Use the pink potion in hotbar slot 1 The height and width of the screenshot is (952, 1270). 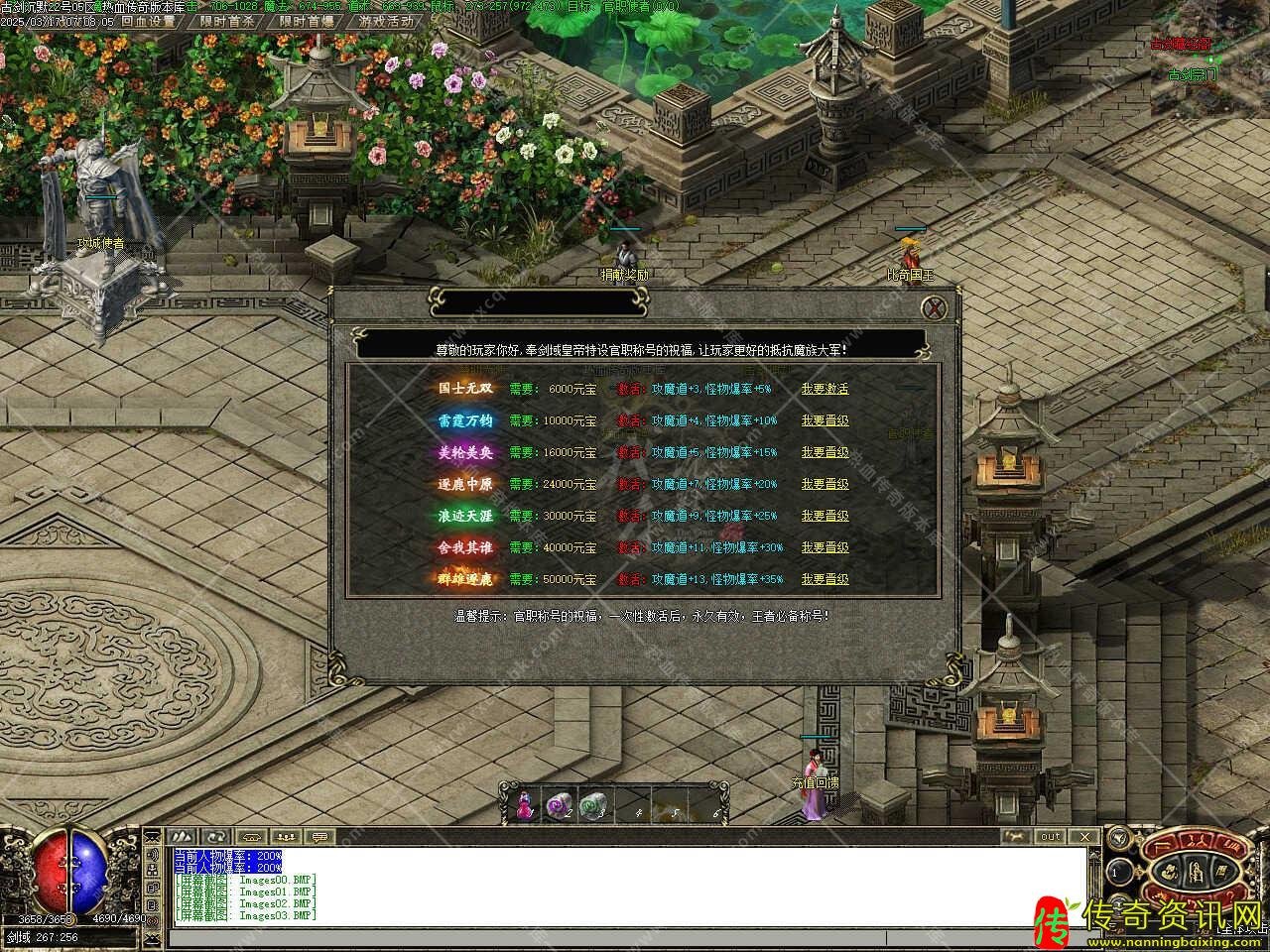525,805
